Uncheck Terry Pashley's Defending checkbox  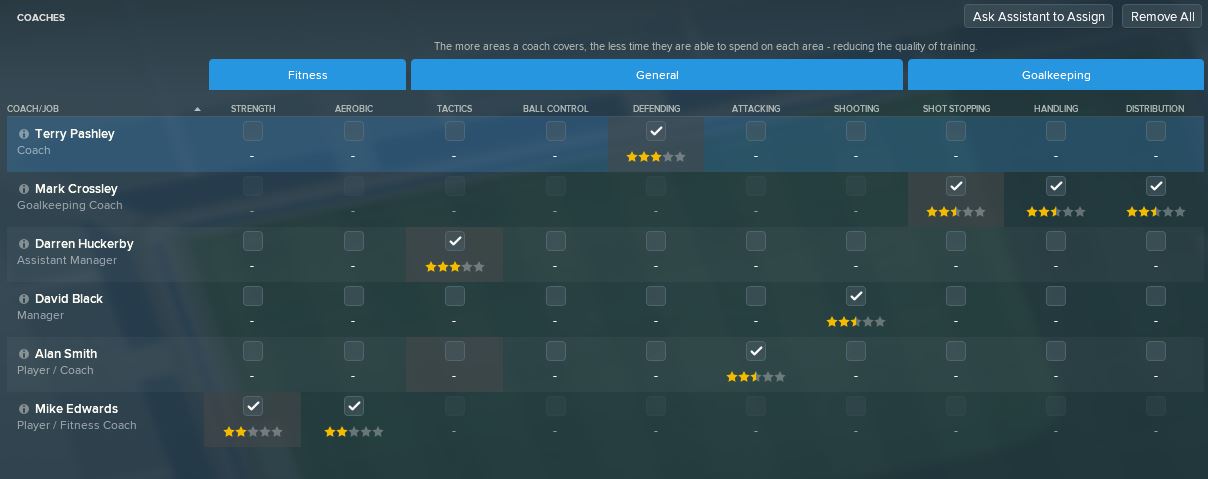point(656,131)
